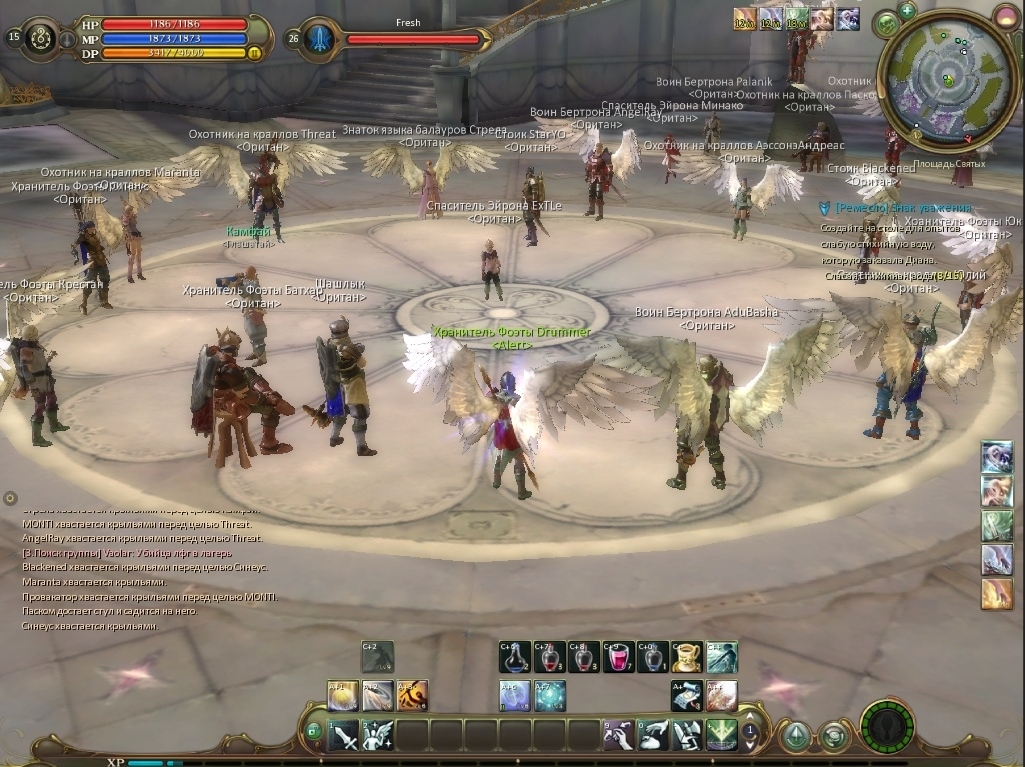Viewport: 1025px width, 767px height.
Task: Drink the pink liquid glass quickslot item
Action: pyautogui.click(x=618, y=657)
